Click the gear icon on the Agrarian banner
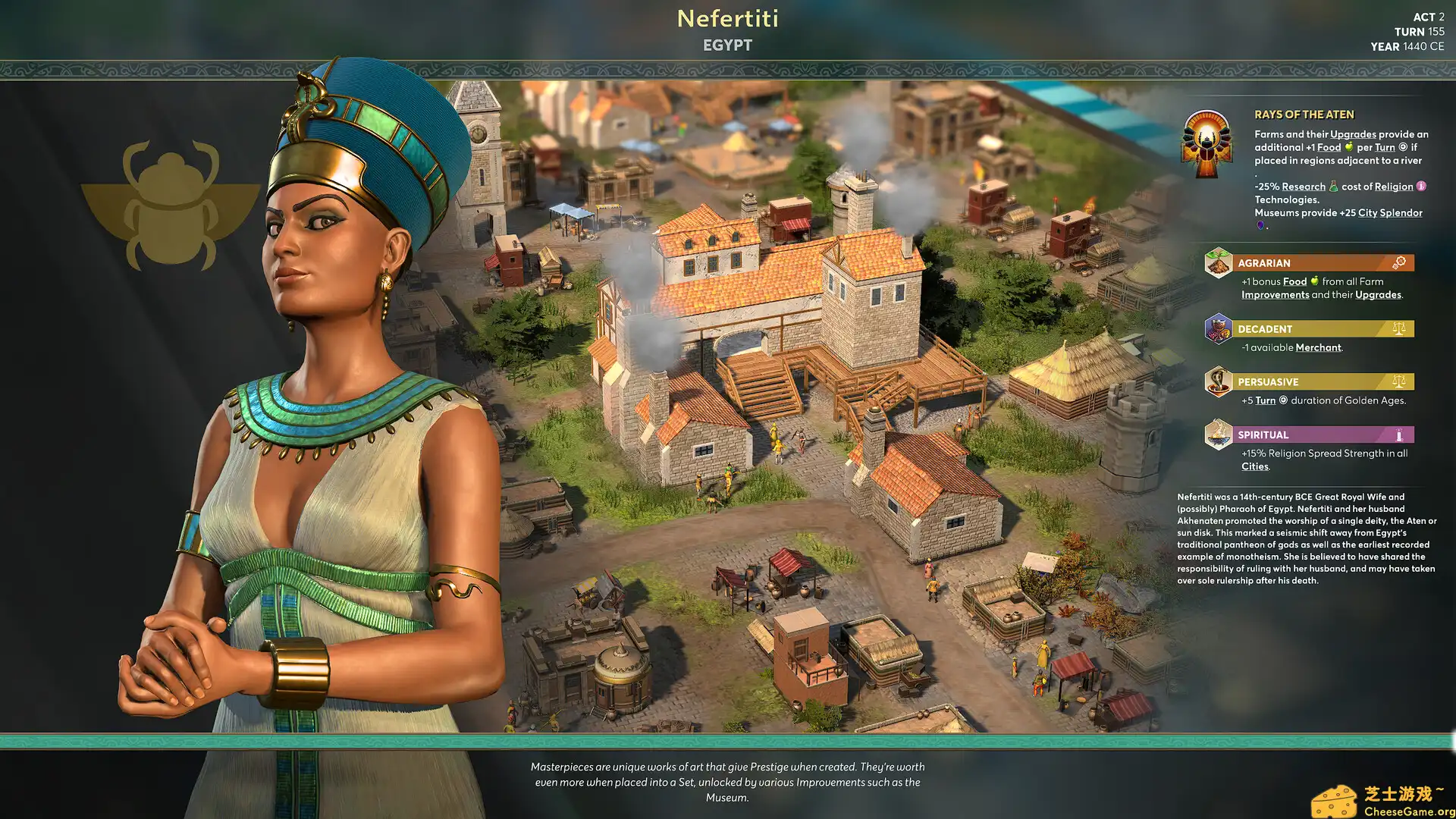The width and height of the screenshot is (1456, 819). (x=1400, y=261)
